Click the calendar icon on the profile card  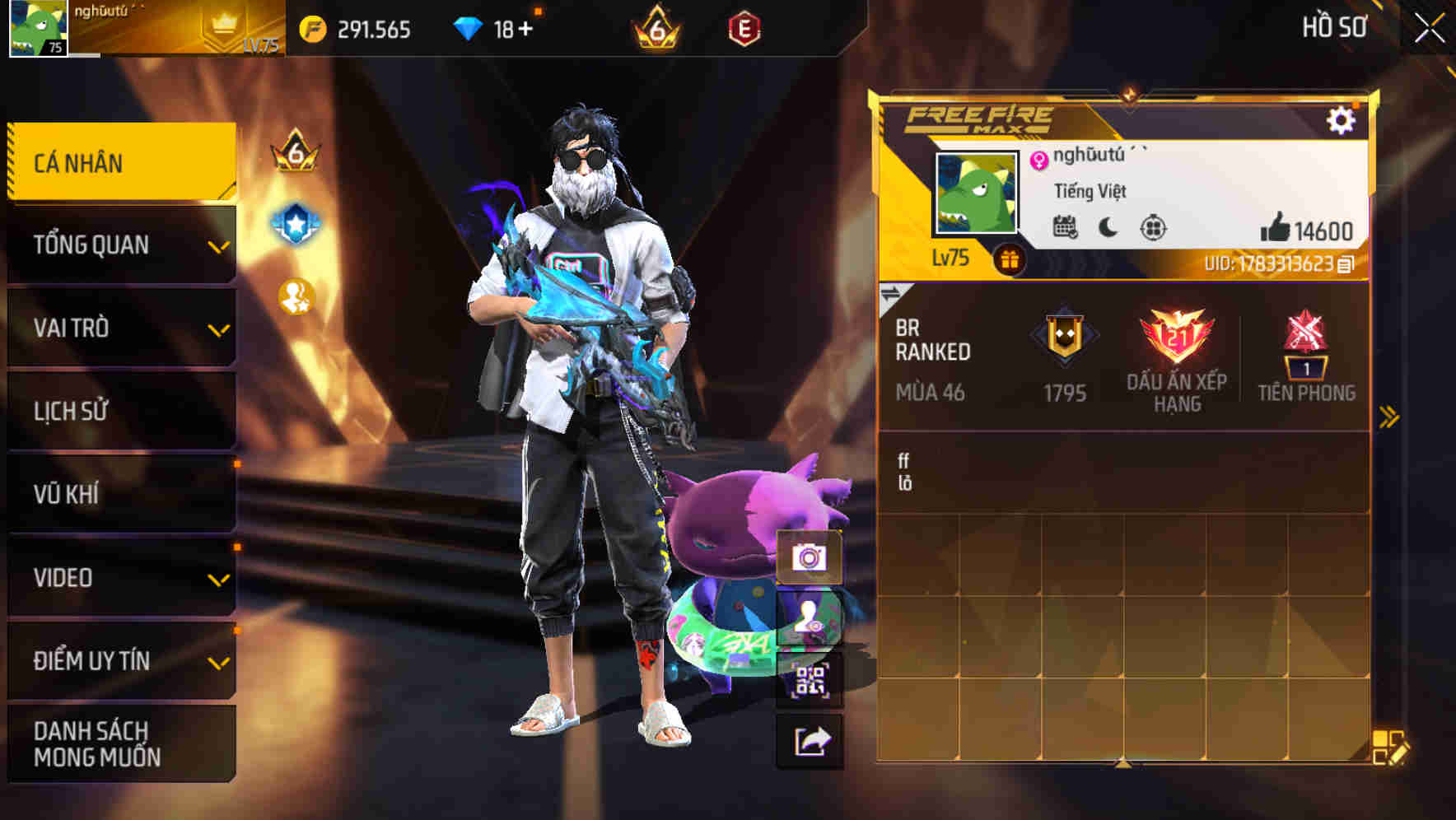point(1065,226)
